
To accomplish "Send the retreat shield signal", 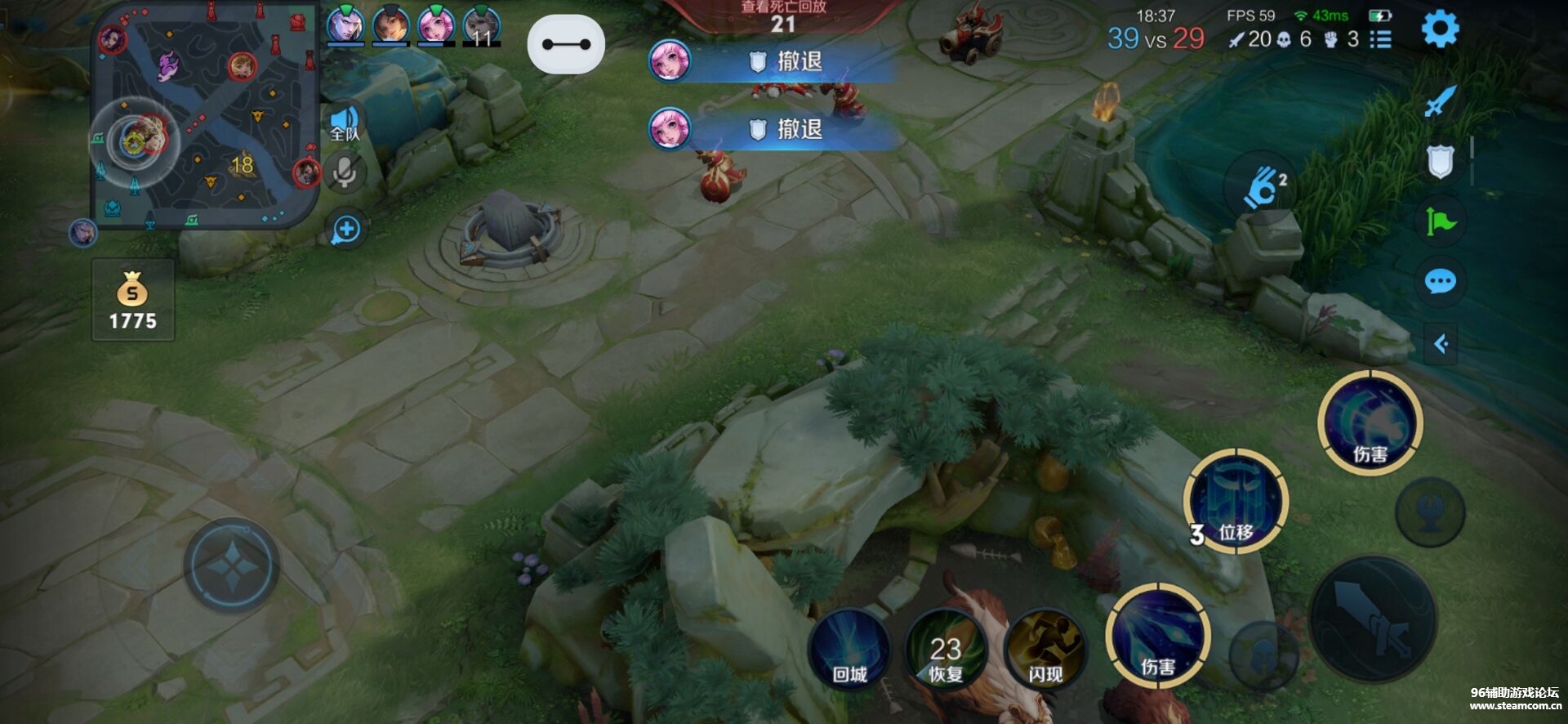I will point(1440,161).
